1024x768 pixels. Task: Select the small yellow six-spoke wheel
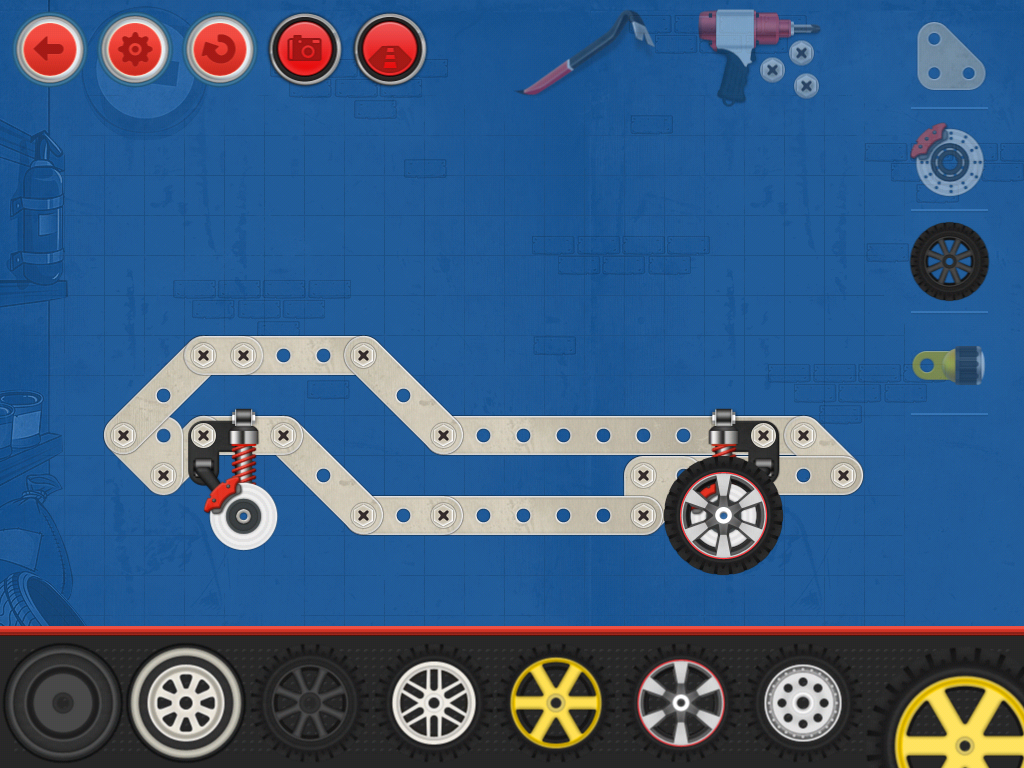556,702
